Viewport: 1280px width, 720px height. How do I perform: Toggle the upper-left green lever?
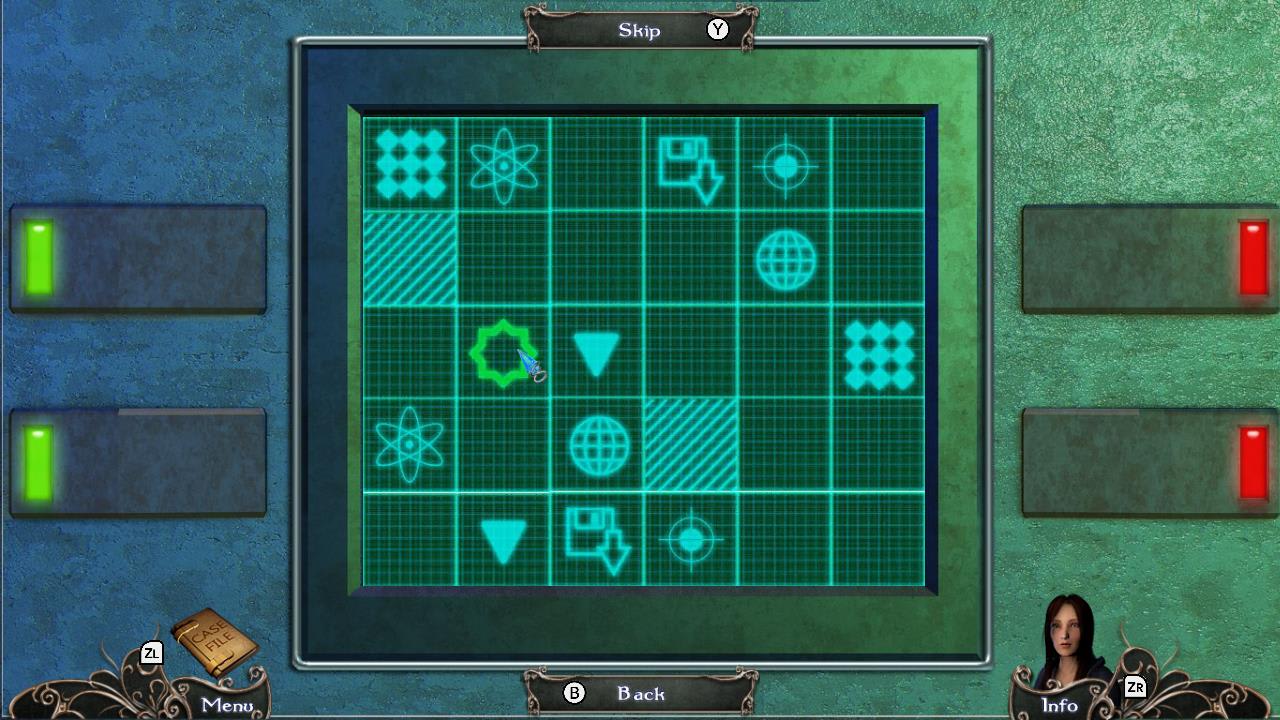37,255
